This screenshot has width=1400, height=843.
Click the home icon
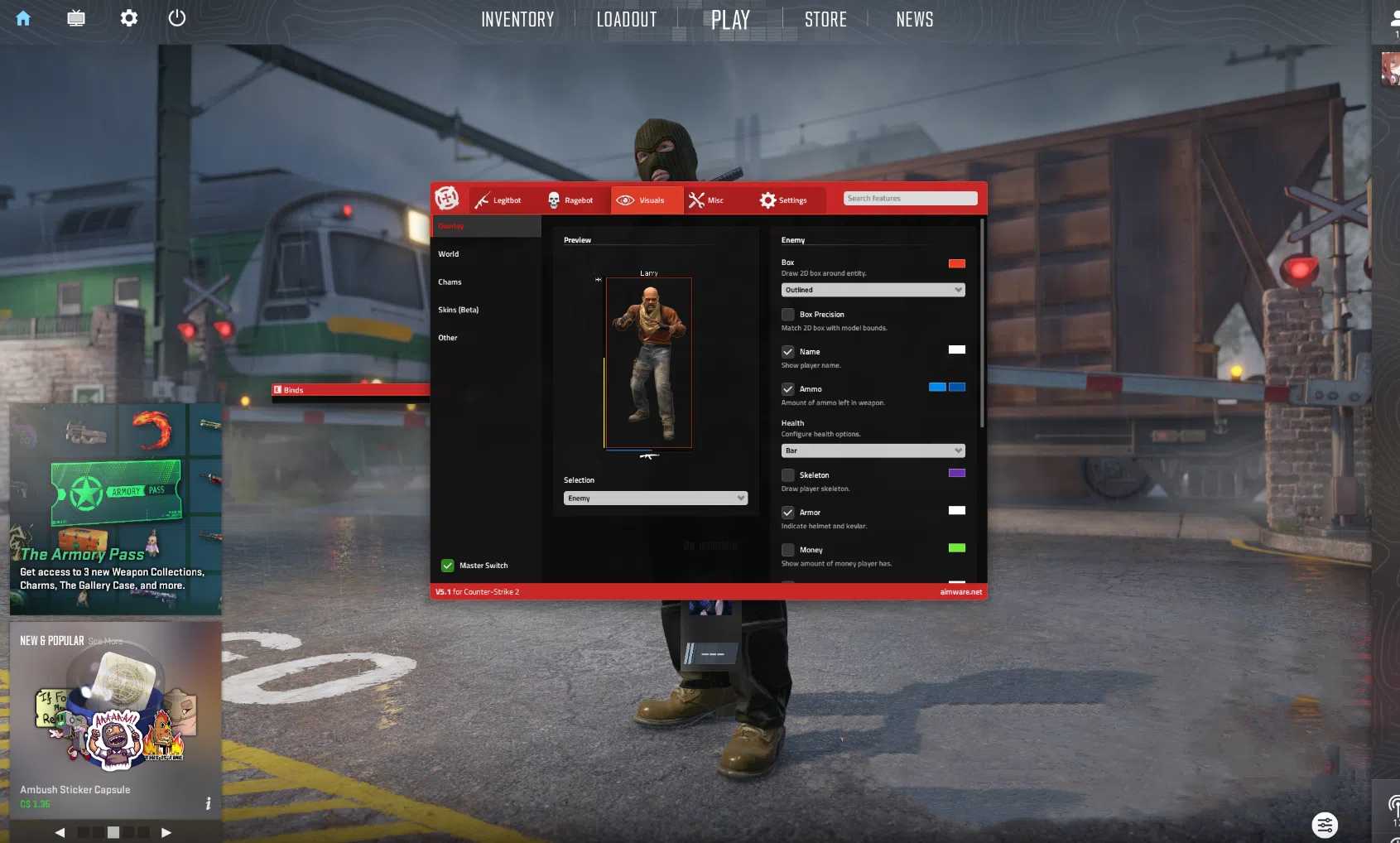(x=23, y=18)
